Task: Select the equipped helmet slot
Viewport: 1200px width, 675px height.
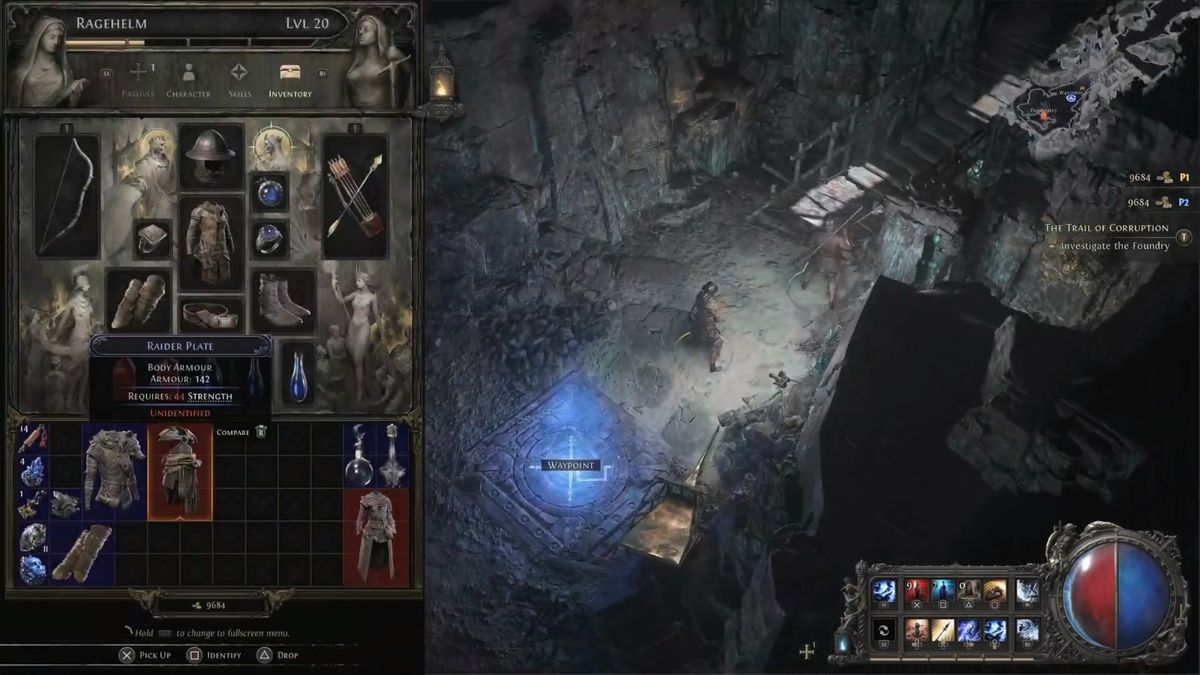Action: pyautogui.click(x=211, y=156)
